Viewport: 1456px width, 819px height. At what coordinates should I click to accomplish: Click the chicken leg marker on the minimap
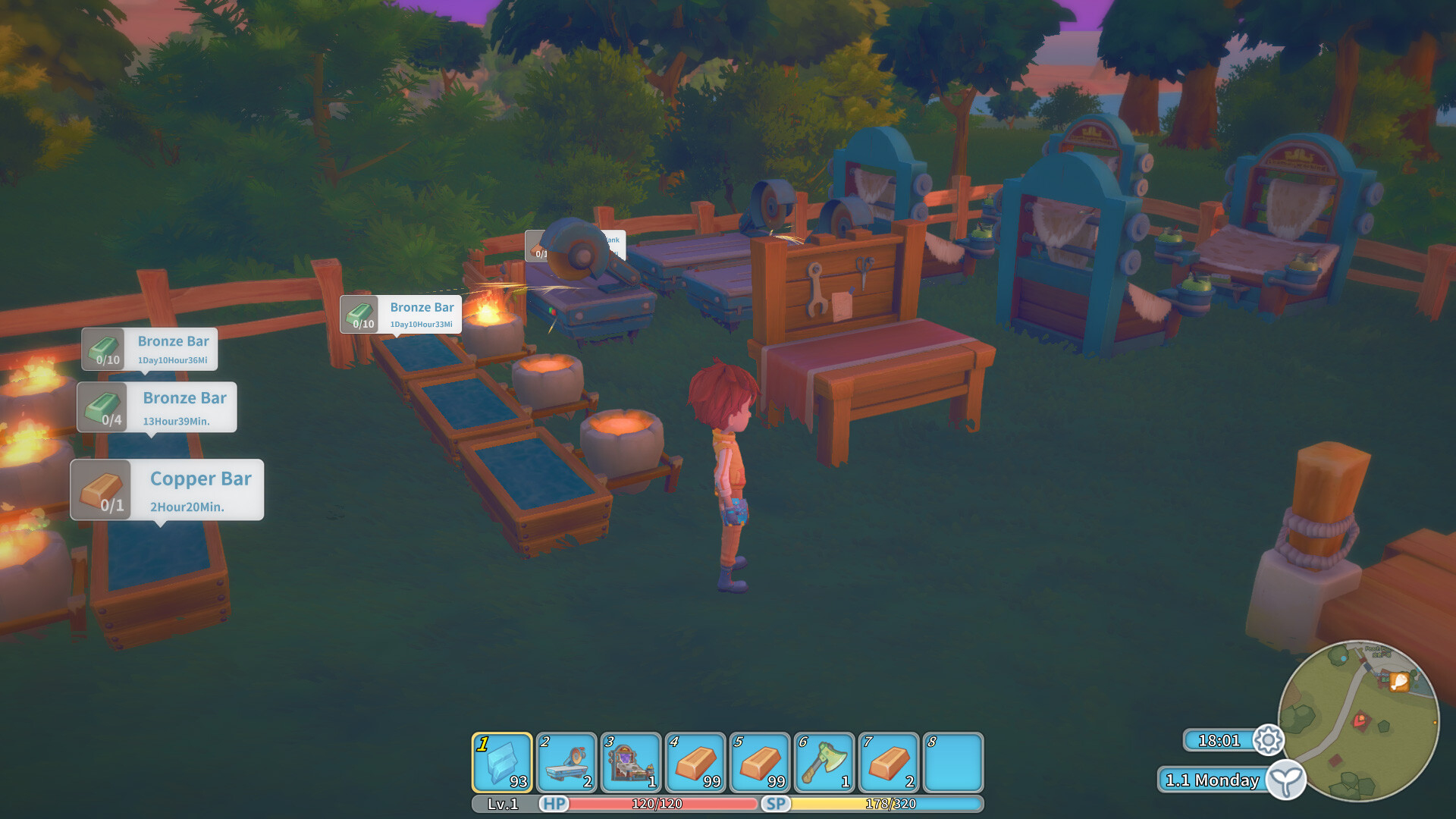click(x=1399, y=682)
